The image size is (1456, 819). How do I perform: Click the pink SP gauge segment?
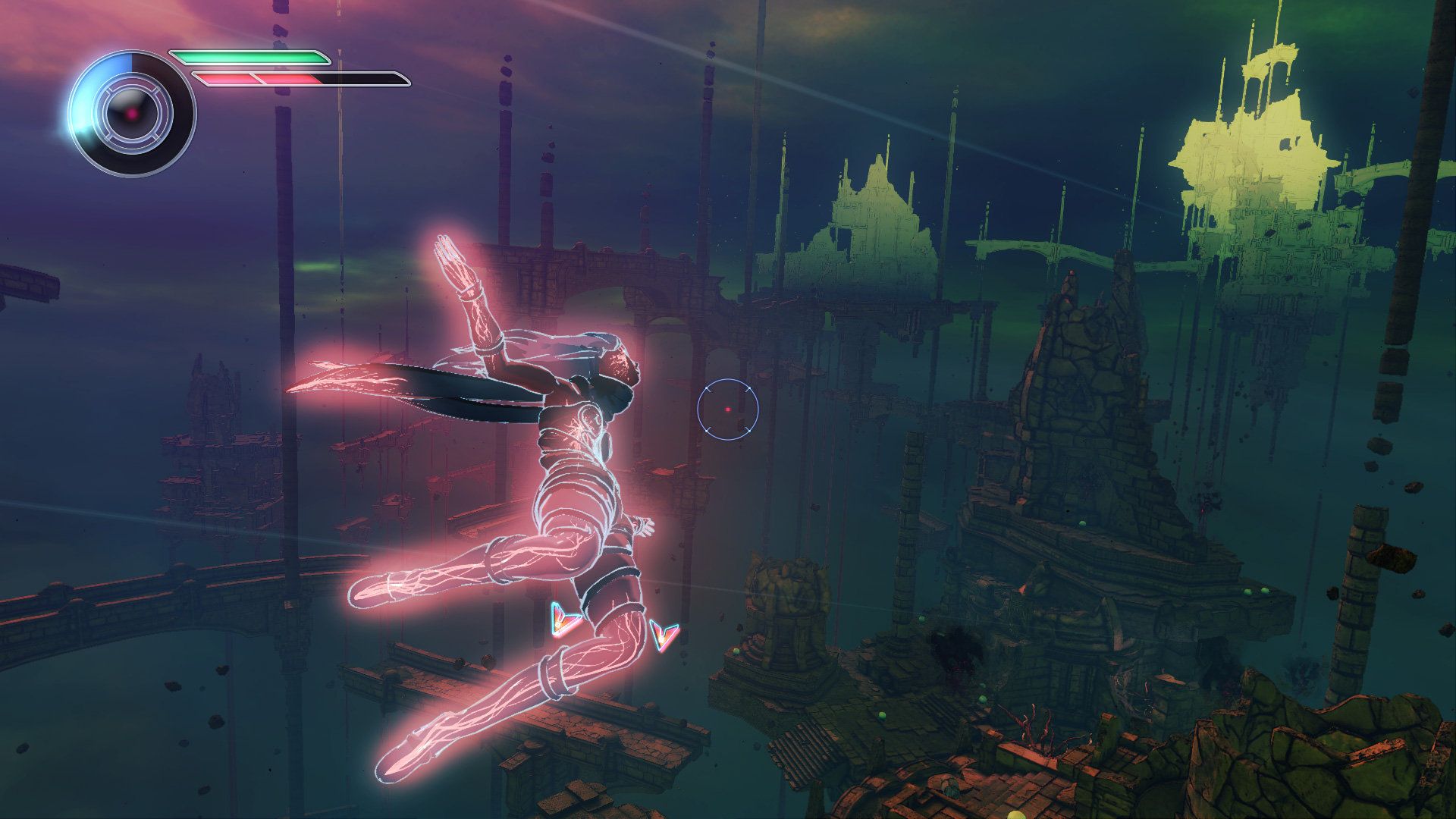click(224, 79)
